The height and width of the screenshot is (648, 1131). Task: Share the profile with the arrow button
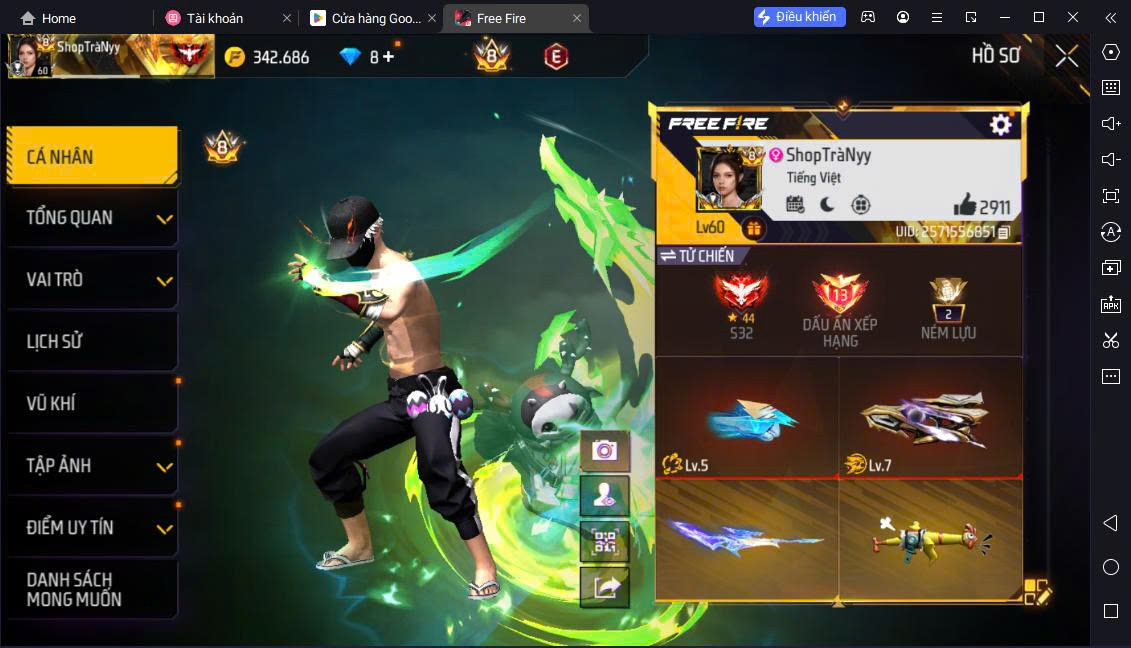[x=604, y=588]
